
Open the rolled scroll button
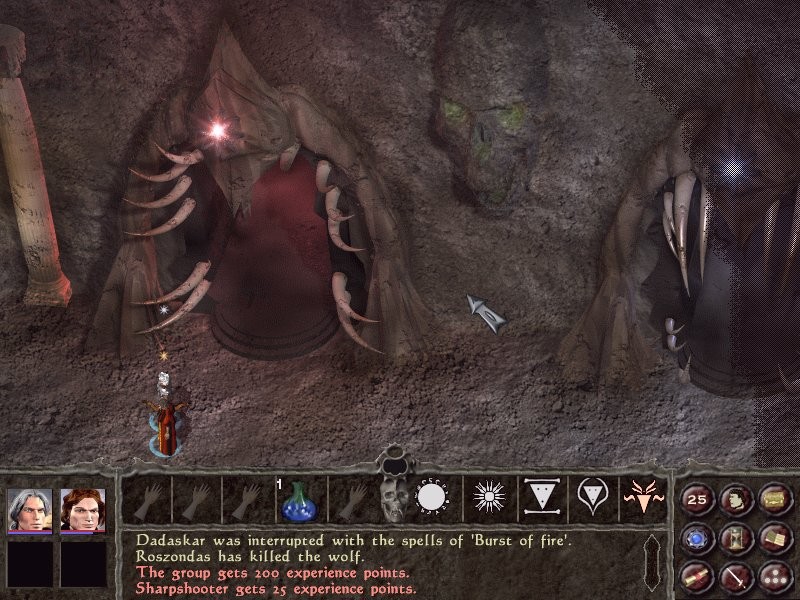pos(697,575)
